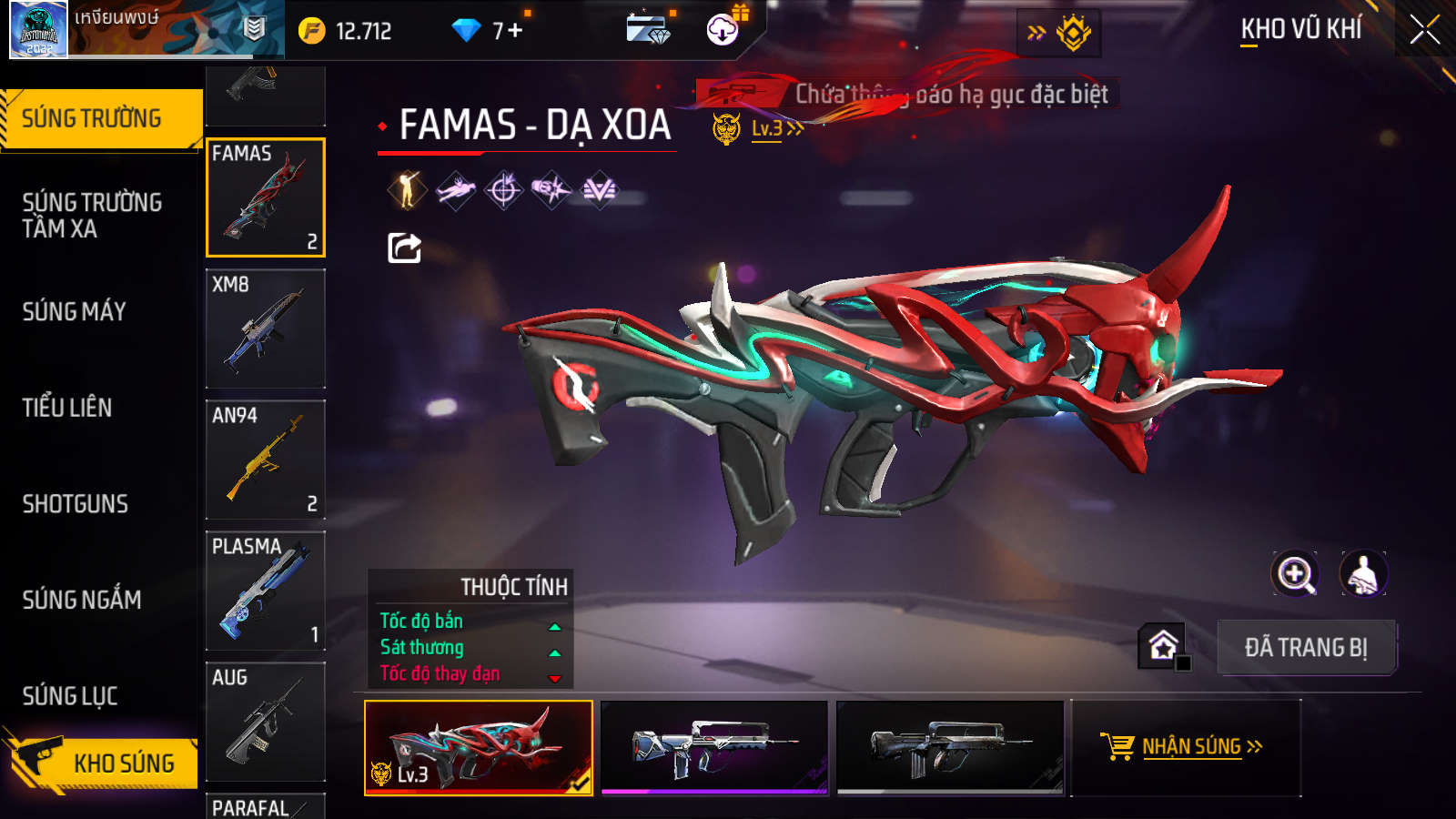Share the FAMAS skin via share icon

404,248
